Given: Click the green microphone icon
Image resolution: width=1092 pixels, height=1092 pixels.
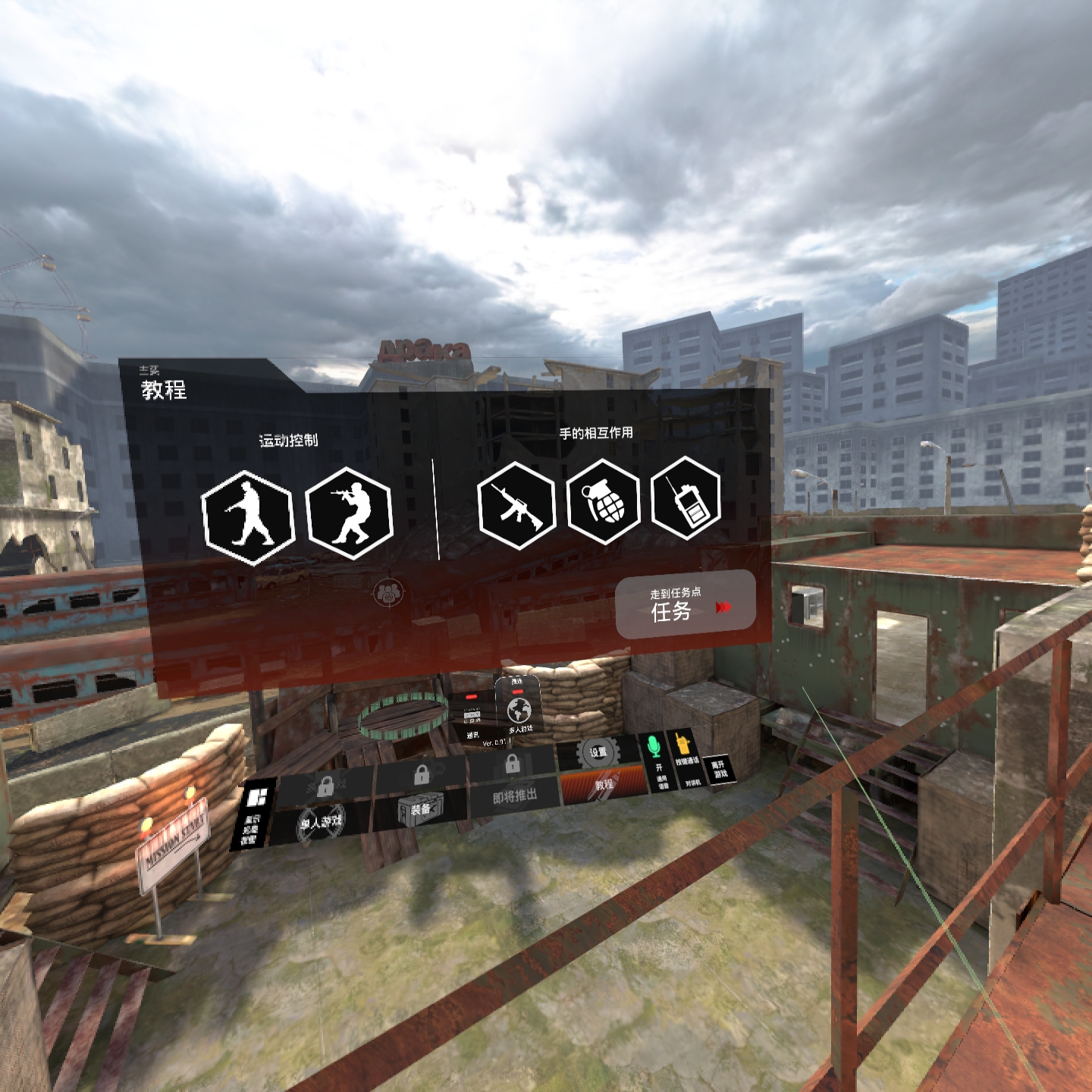Looking at the screenshot, I should (652, 745).
